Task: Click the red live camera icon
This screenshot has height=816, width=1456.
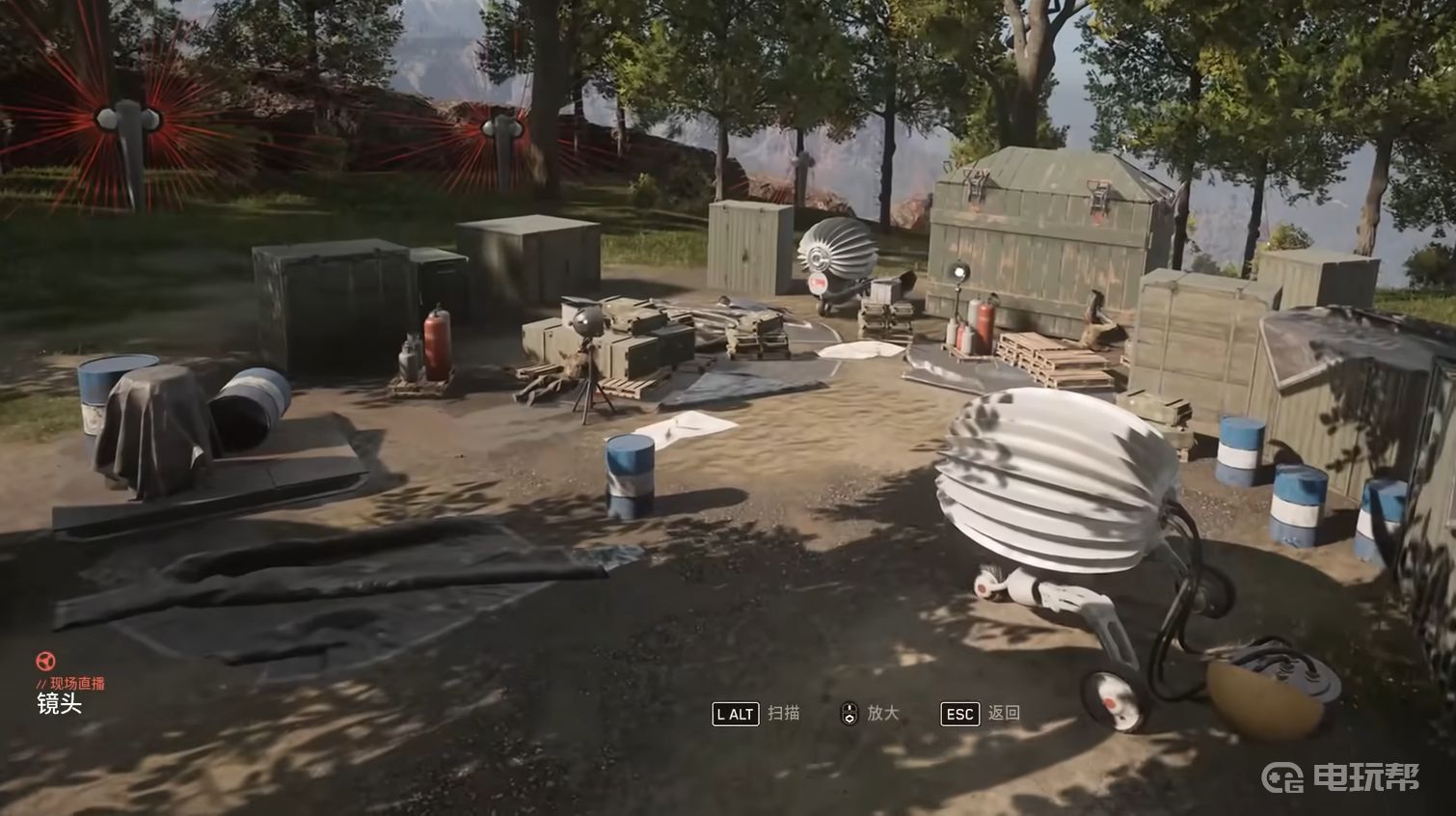Action: (44, 662)
